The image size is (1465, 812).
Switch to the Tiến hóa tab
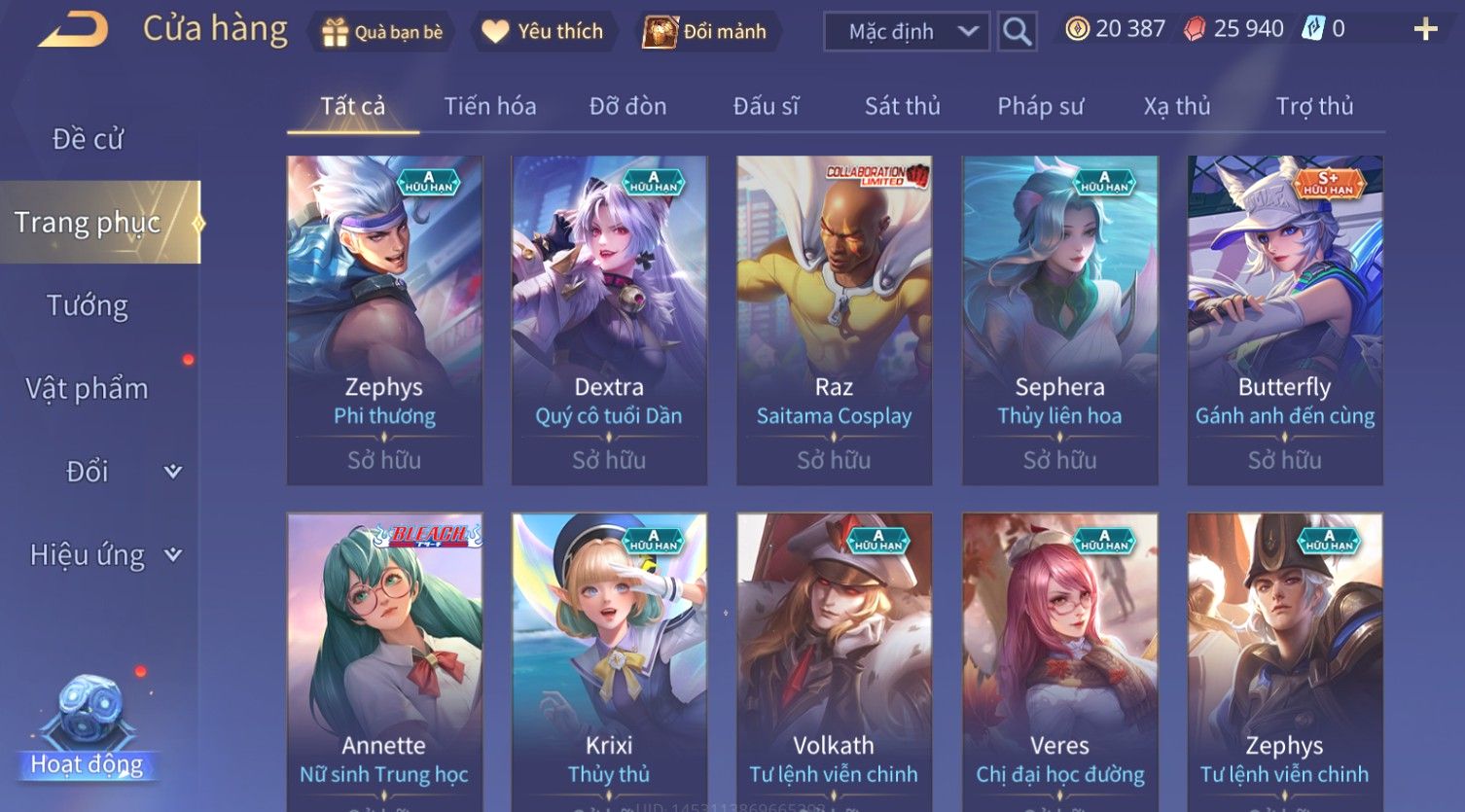coord(489,106)
